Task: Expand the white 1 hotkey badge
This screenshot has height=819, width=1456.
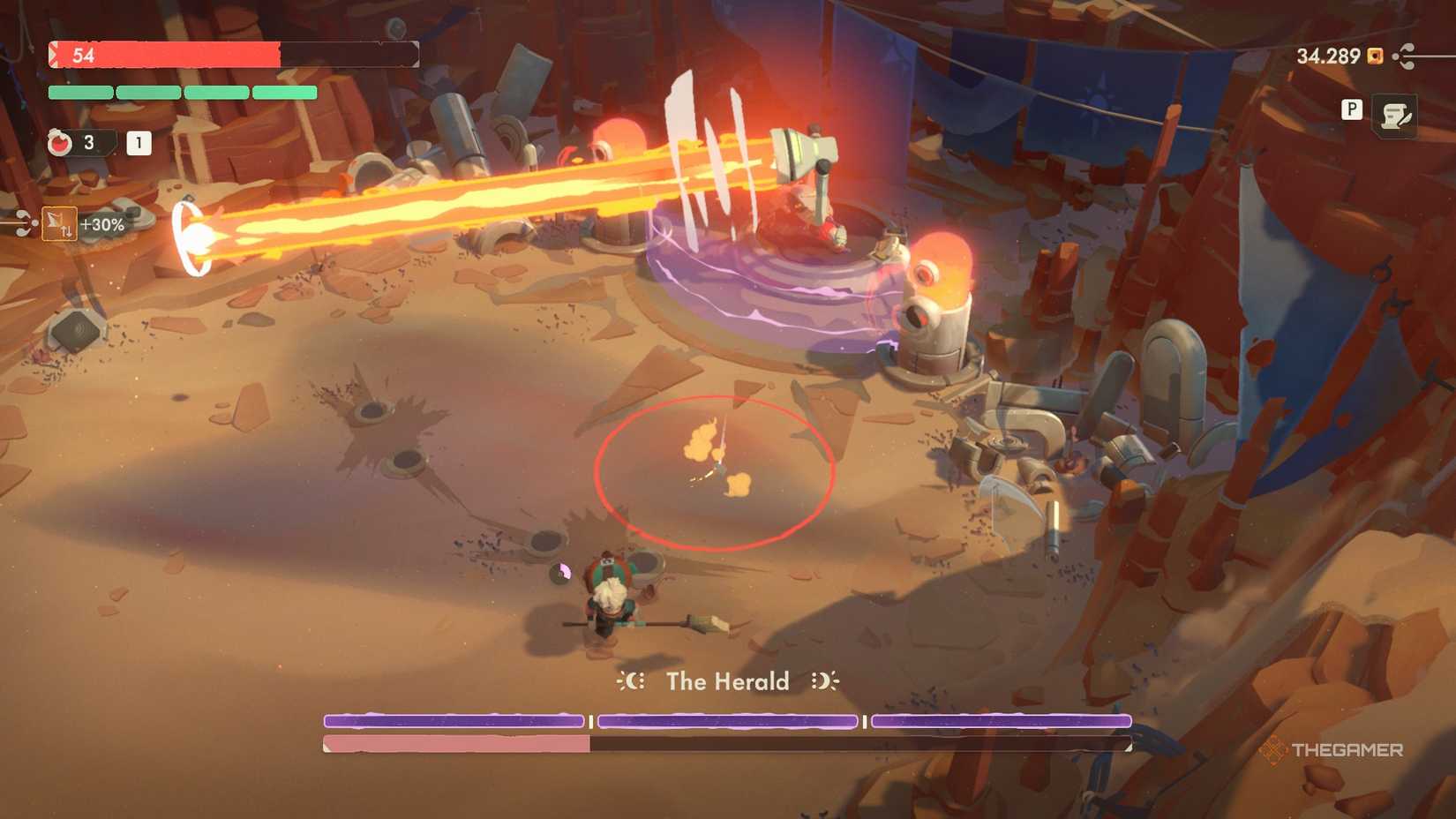Action: tap(138, 143)
